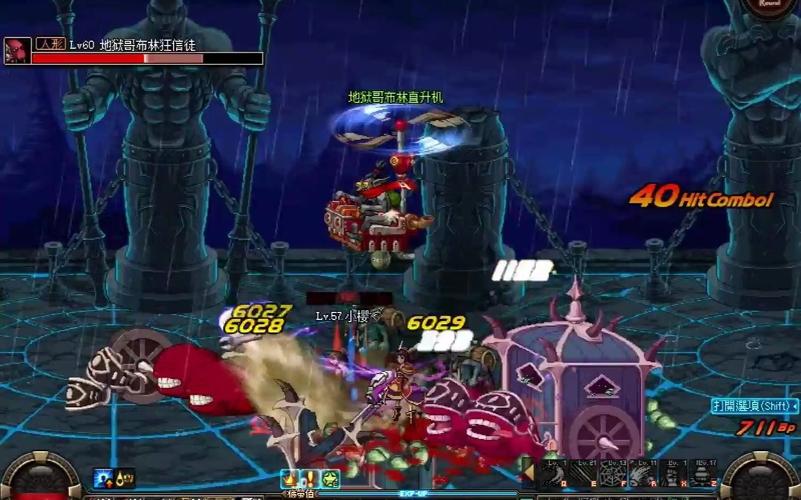Select the yellow potion buff icon

pyautogui.click(x=124, y=478)
